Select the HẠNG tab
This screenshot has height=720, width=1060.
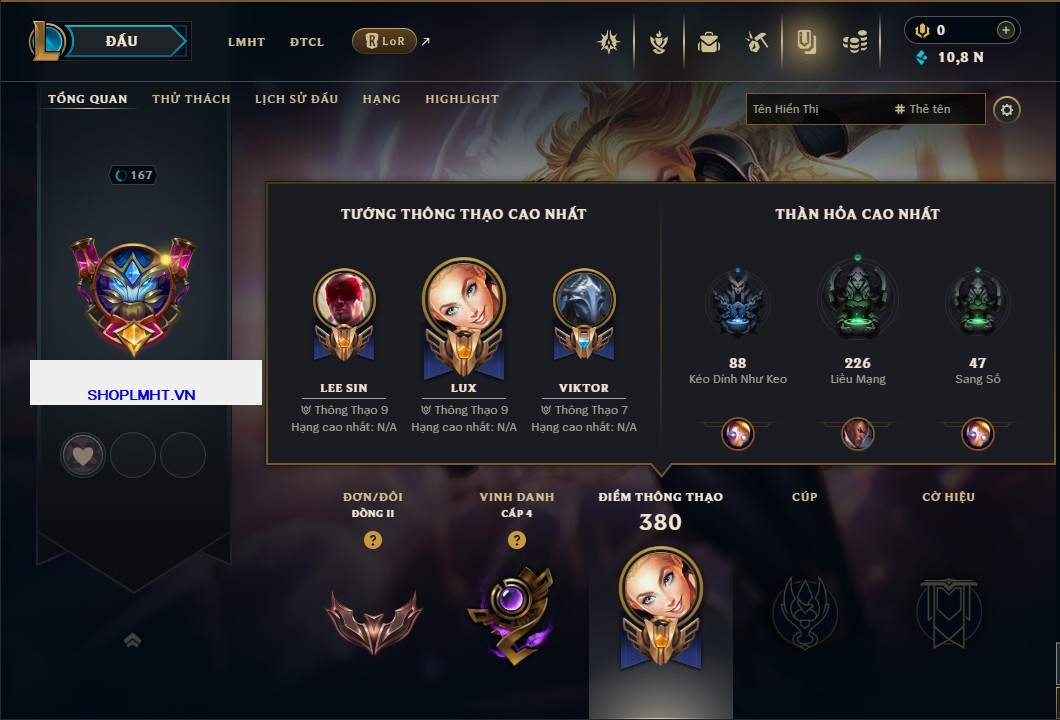tap(381, 99)
